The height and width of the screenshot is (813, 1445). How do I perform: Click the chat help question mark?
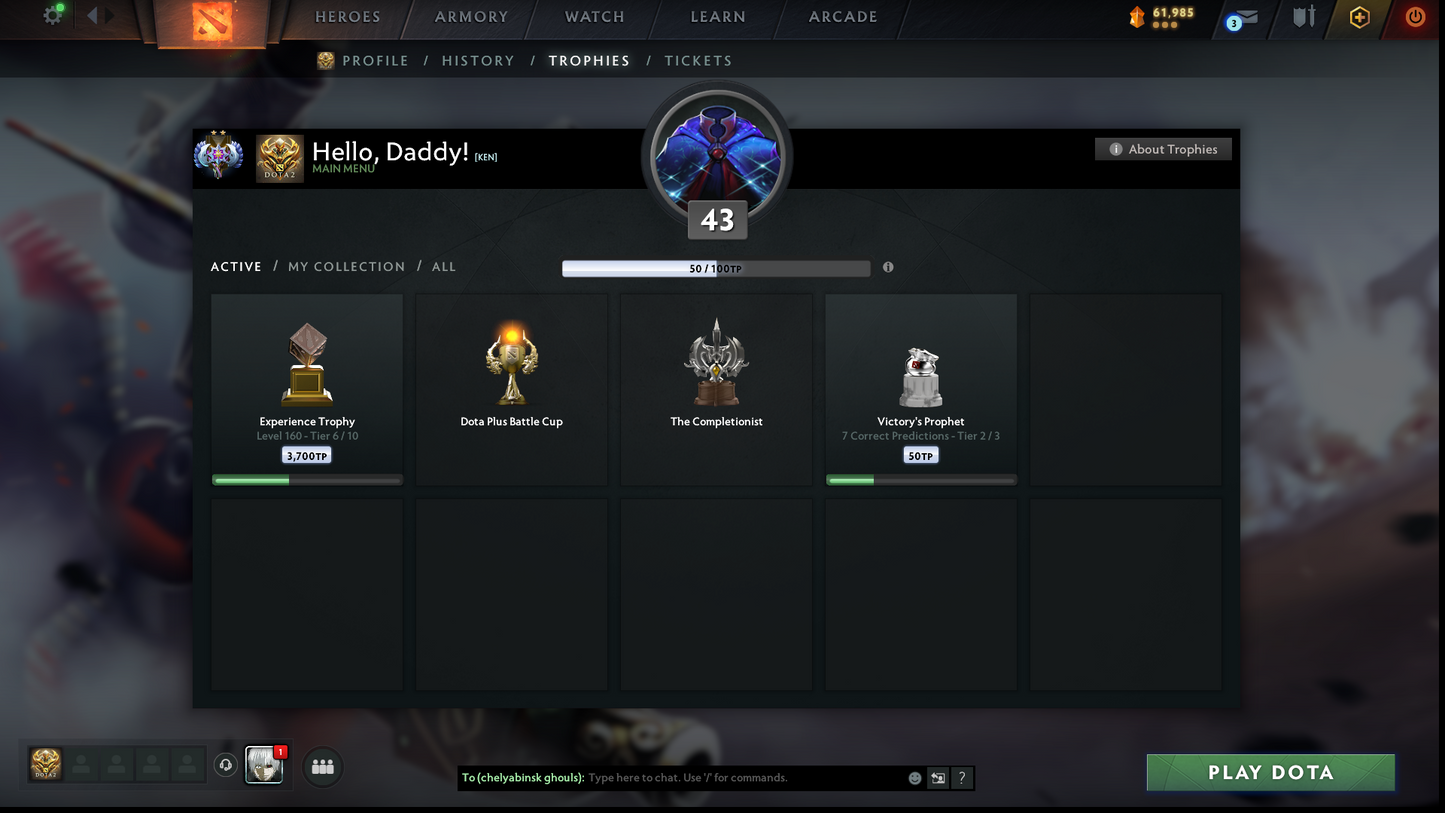[x=961, y=778]
